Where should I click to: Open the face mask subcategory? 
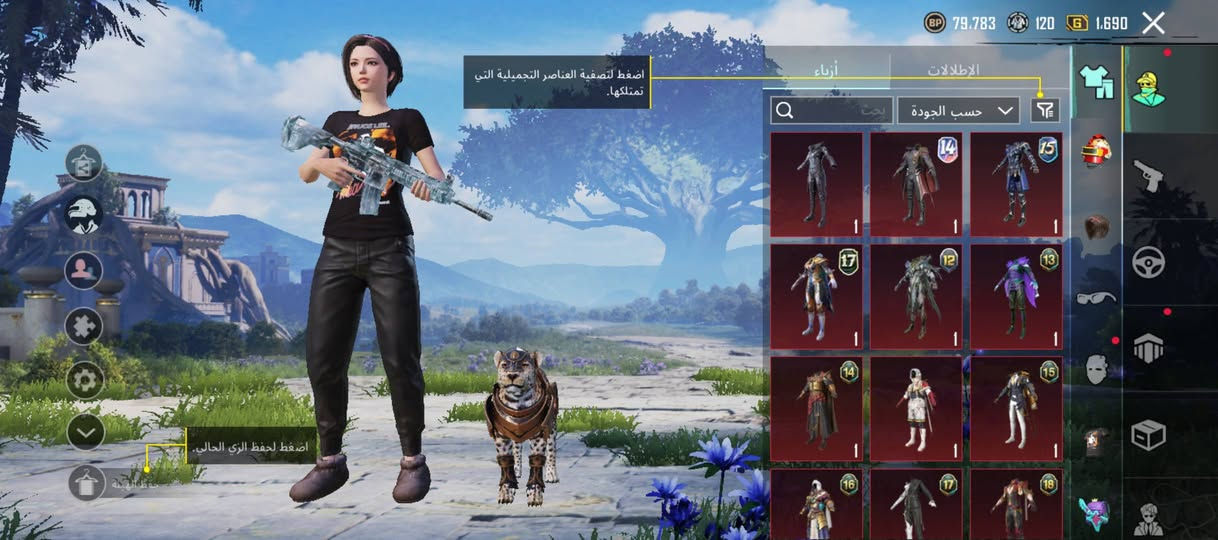[1097, 369]
